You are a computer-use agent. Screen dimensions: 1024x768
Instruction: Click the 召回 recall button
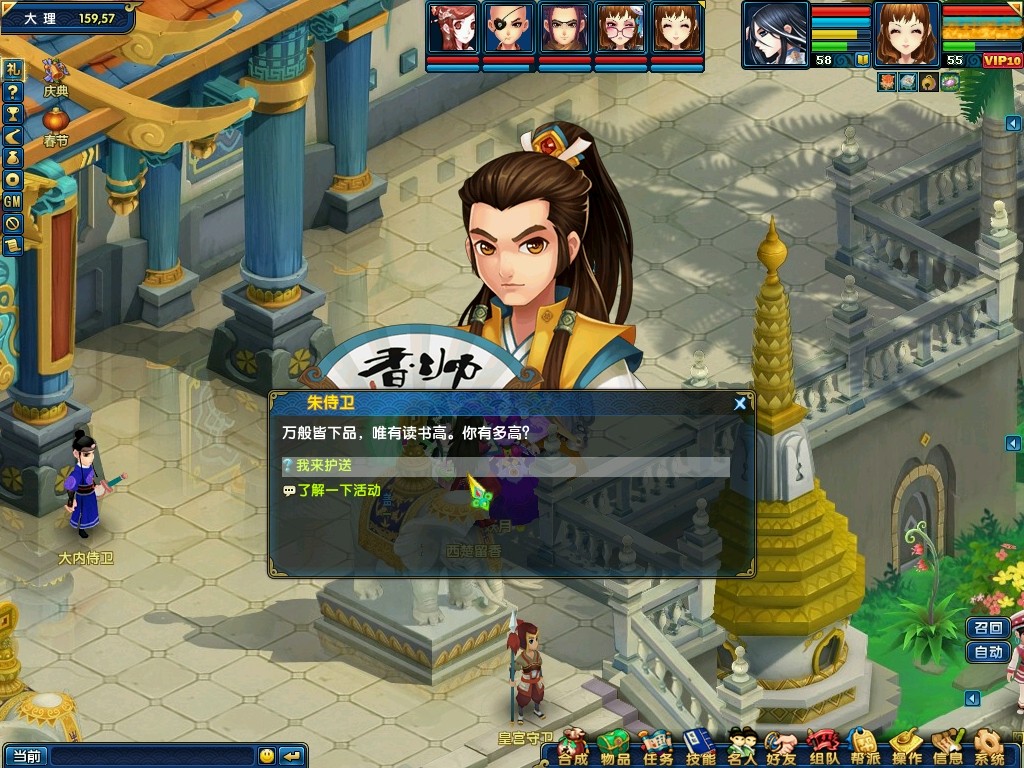coord(988,628)
